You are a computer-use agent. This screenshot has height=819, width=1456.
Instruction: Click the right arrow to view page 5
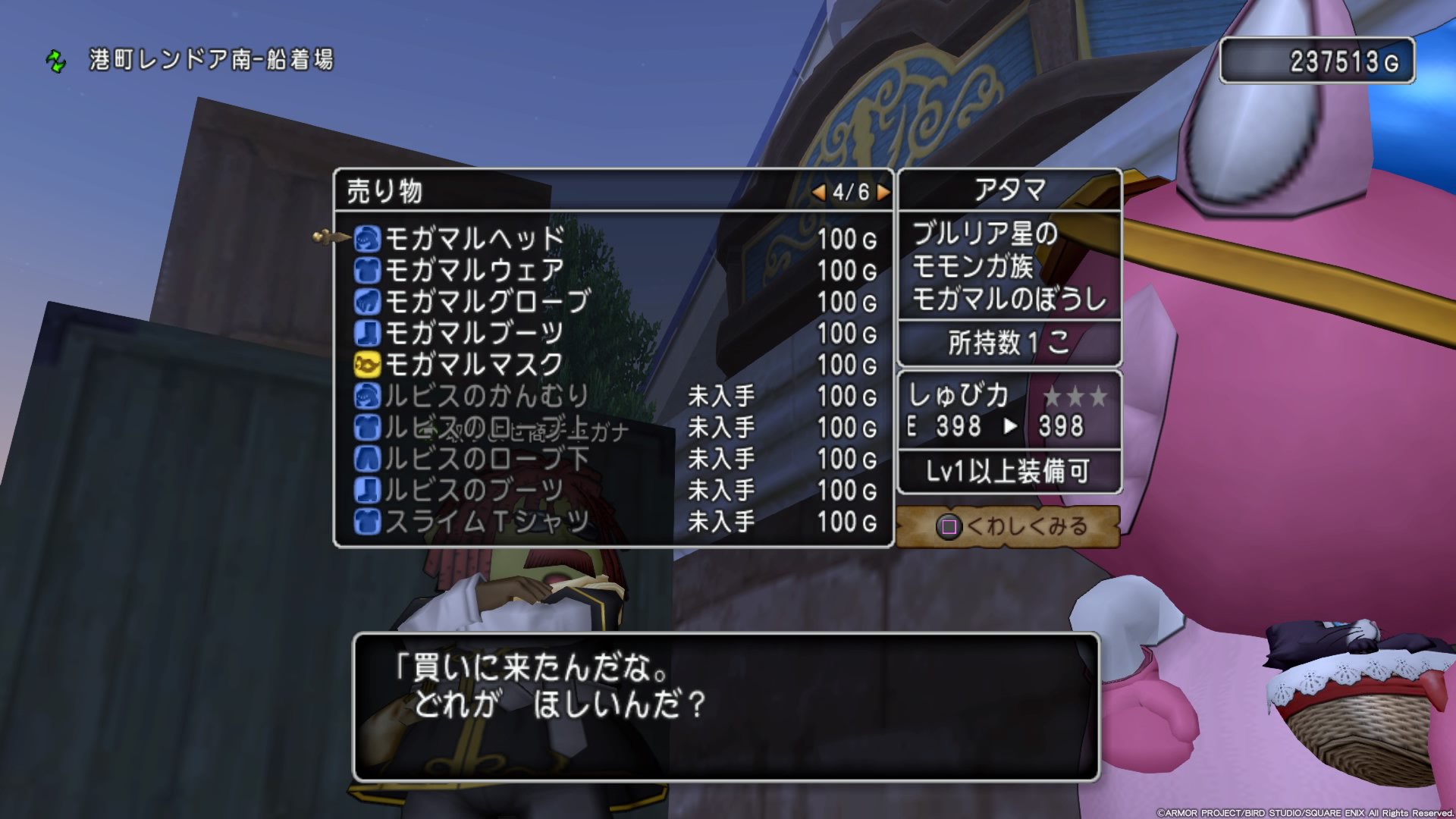click(882, 193)
